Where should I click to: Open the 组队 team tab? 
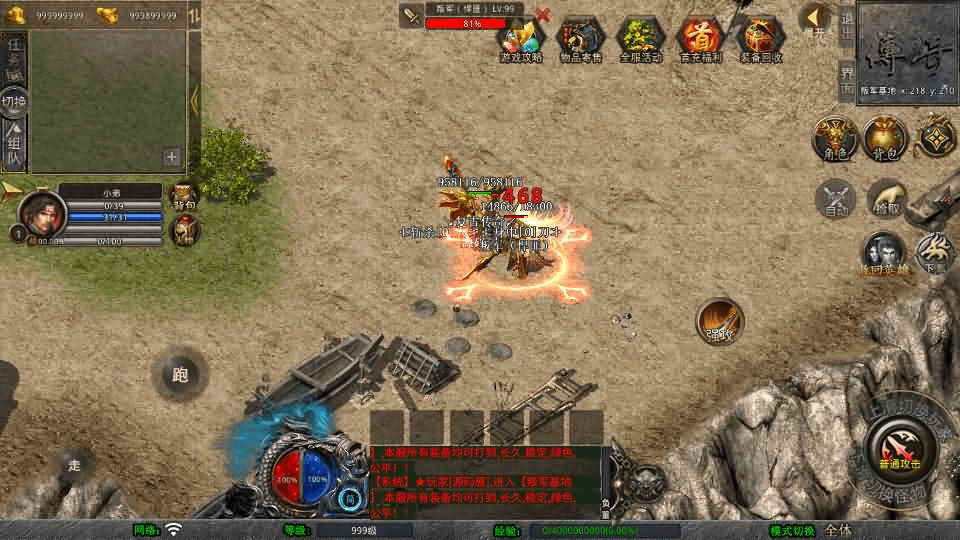(14, 144)
